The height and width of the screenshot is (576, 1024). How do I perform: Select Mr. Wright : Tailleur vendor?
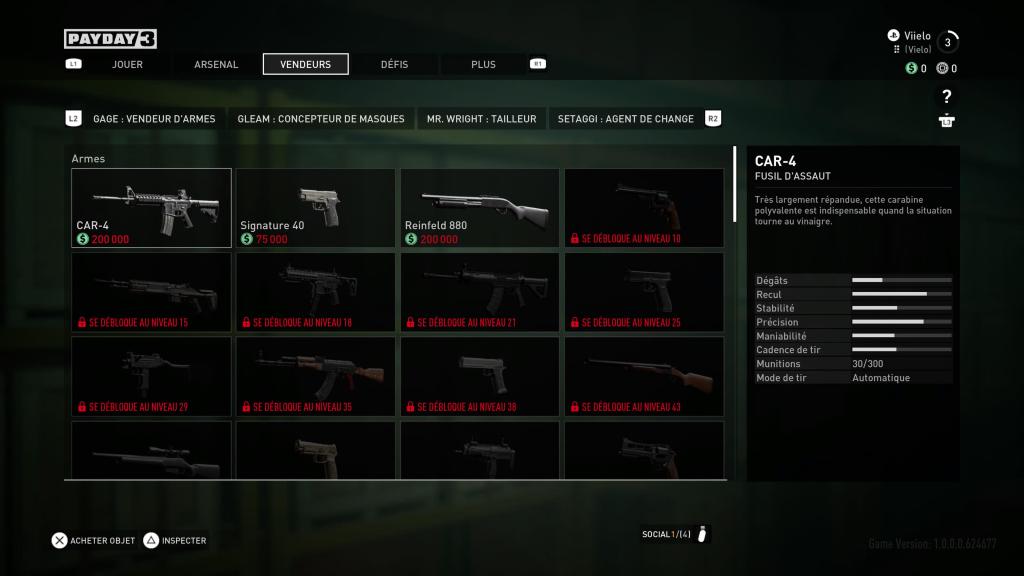481,118
